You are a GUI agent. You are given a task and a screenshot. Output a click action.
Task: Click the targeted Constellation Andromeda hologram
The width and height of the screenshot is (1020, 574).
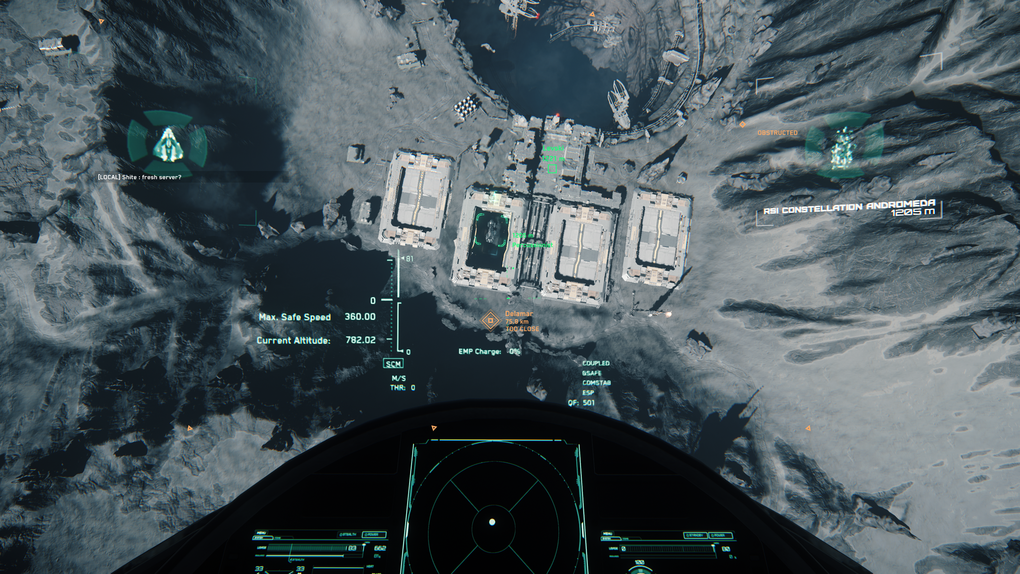point(844,146)
